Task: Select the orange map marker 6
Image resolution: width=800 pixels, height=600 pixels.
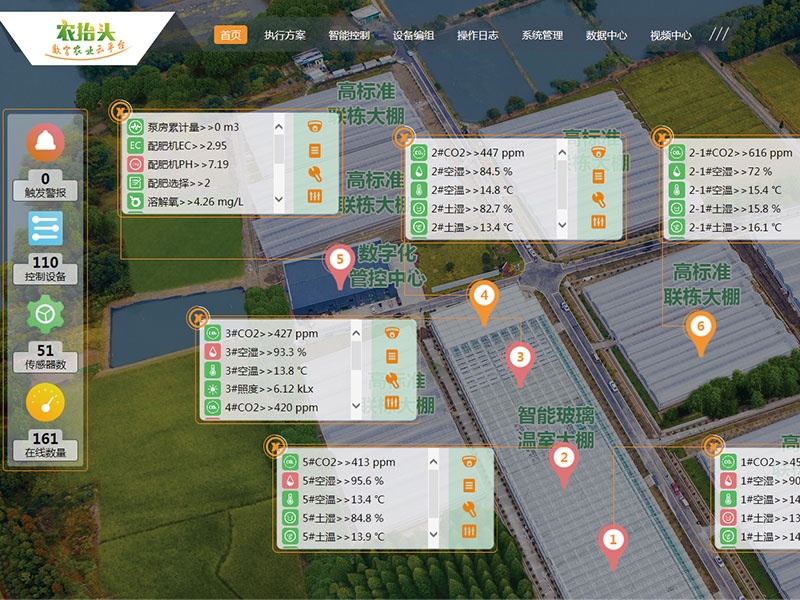Action: [699, 327]
